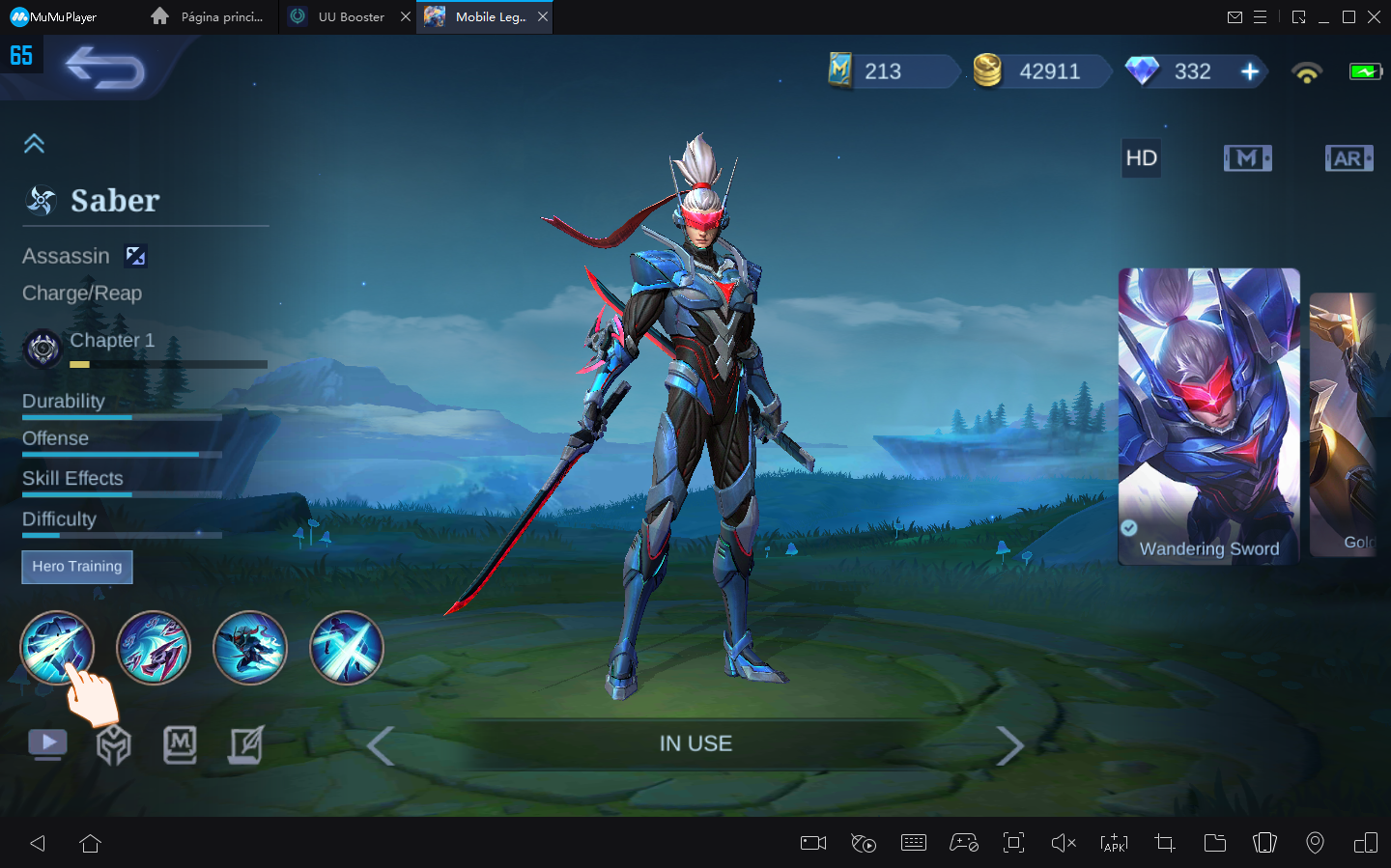Open the Assassin role icon beside the label
This screenshot has height=868, width=1391.
135,256
